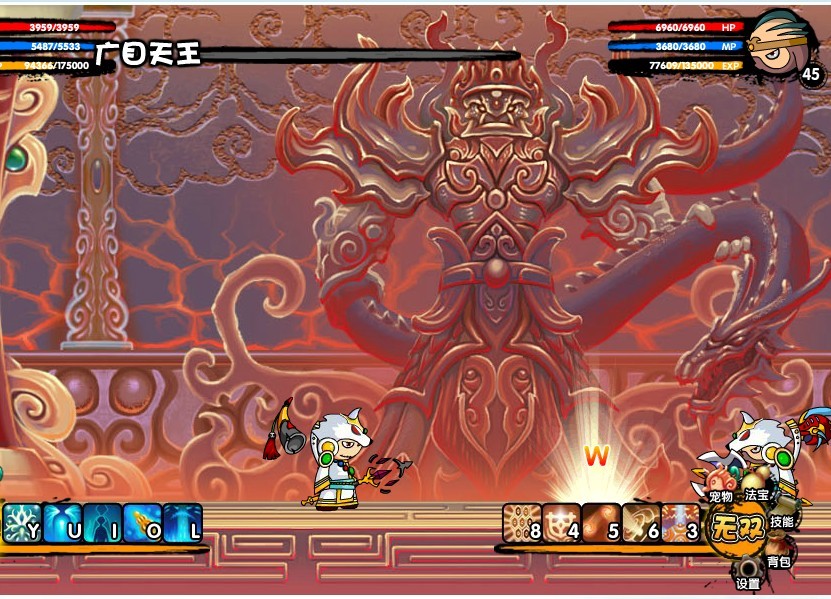The height and width of the screenshot is (599, 831).
Task: Use the orange skill slot numbered 8
Action: pos(522,524)
